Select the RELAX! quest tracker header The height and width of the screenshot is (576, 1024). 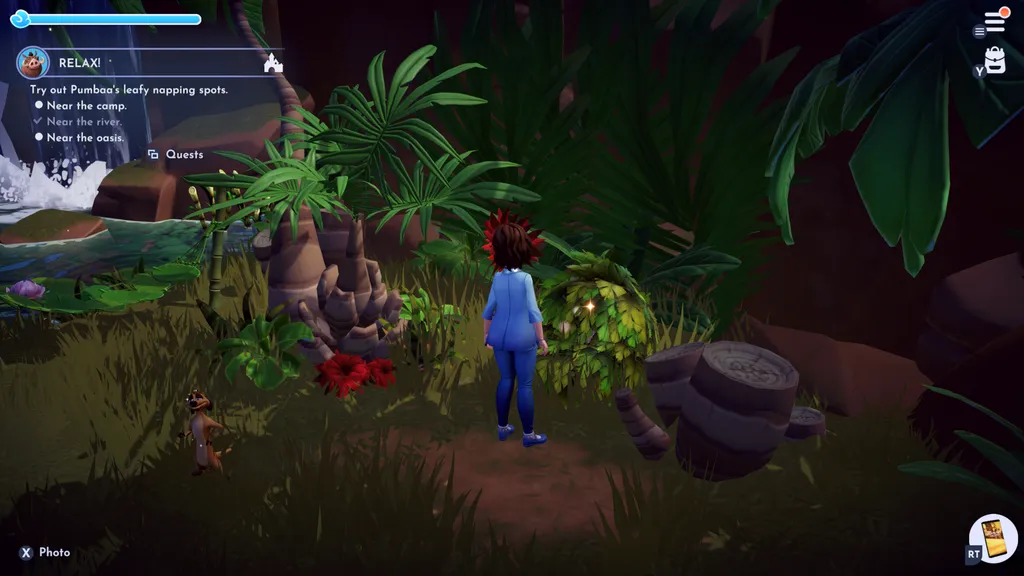[x=80, y=62]
